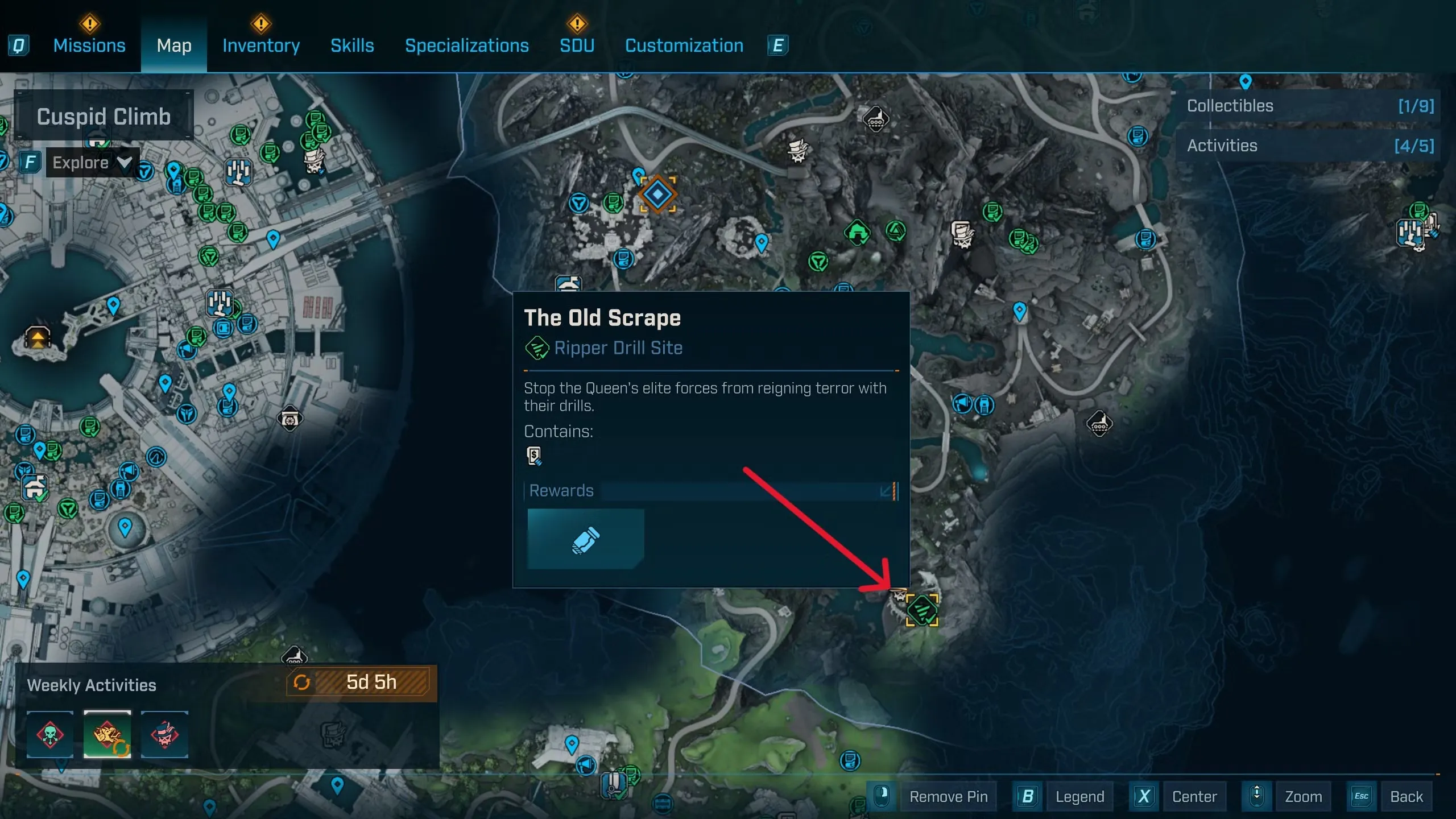Image resolution: width=1456 pixels, height=819 pixels.
Task: Center the map view
Action: pos(1194,797)
